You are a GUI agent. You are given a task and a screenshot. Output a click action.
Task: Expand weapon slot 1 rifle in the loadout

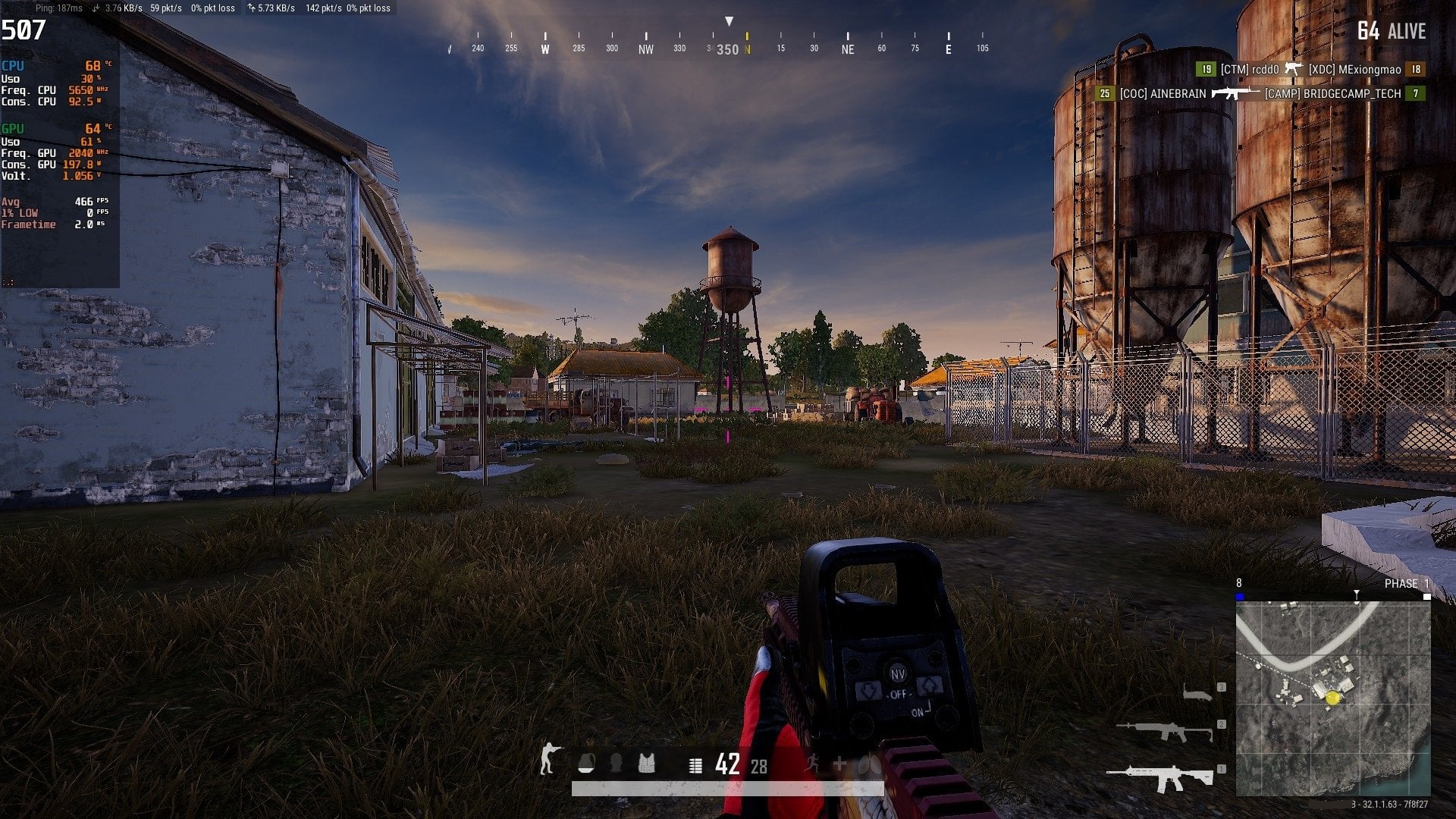point(1172,776)
